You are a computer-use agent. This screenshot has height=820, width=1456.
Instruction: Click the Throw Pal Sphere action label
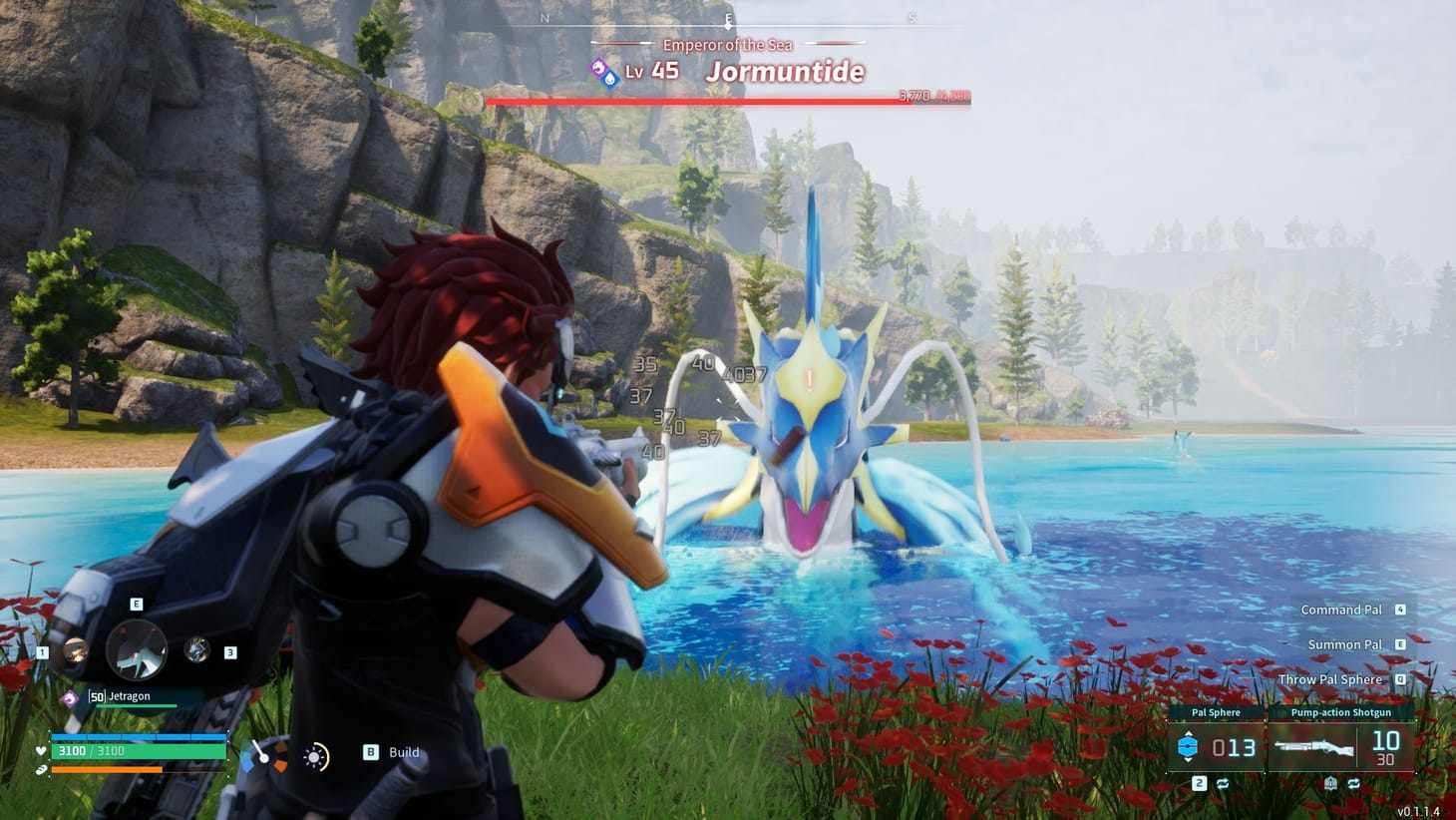[1329, 679]
